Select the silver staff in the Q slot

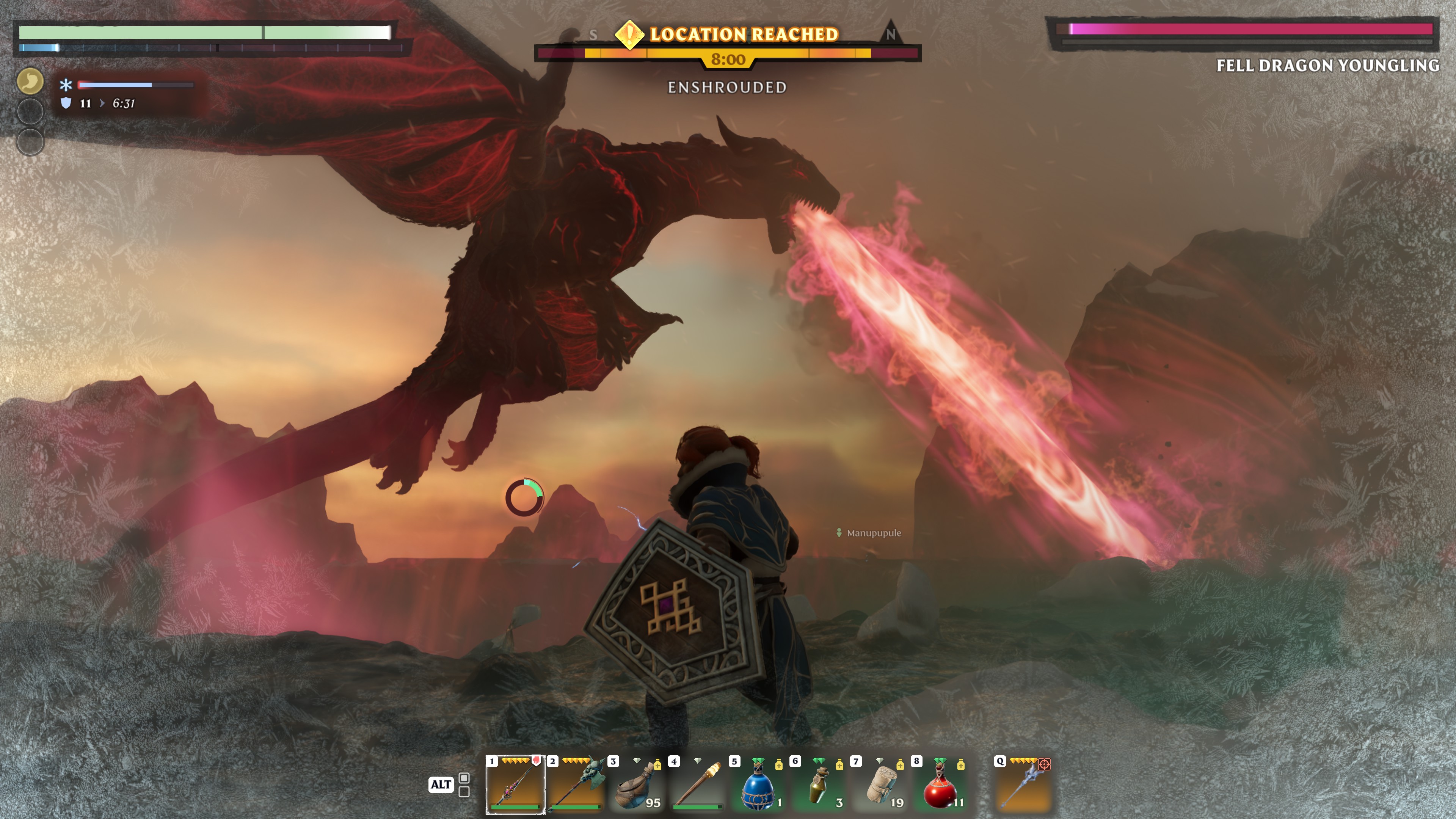tap(1023, 785)
